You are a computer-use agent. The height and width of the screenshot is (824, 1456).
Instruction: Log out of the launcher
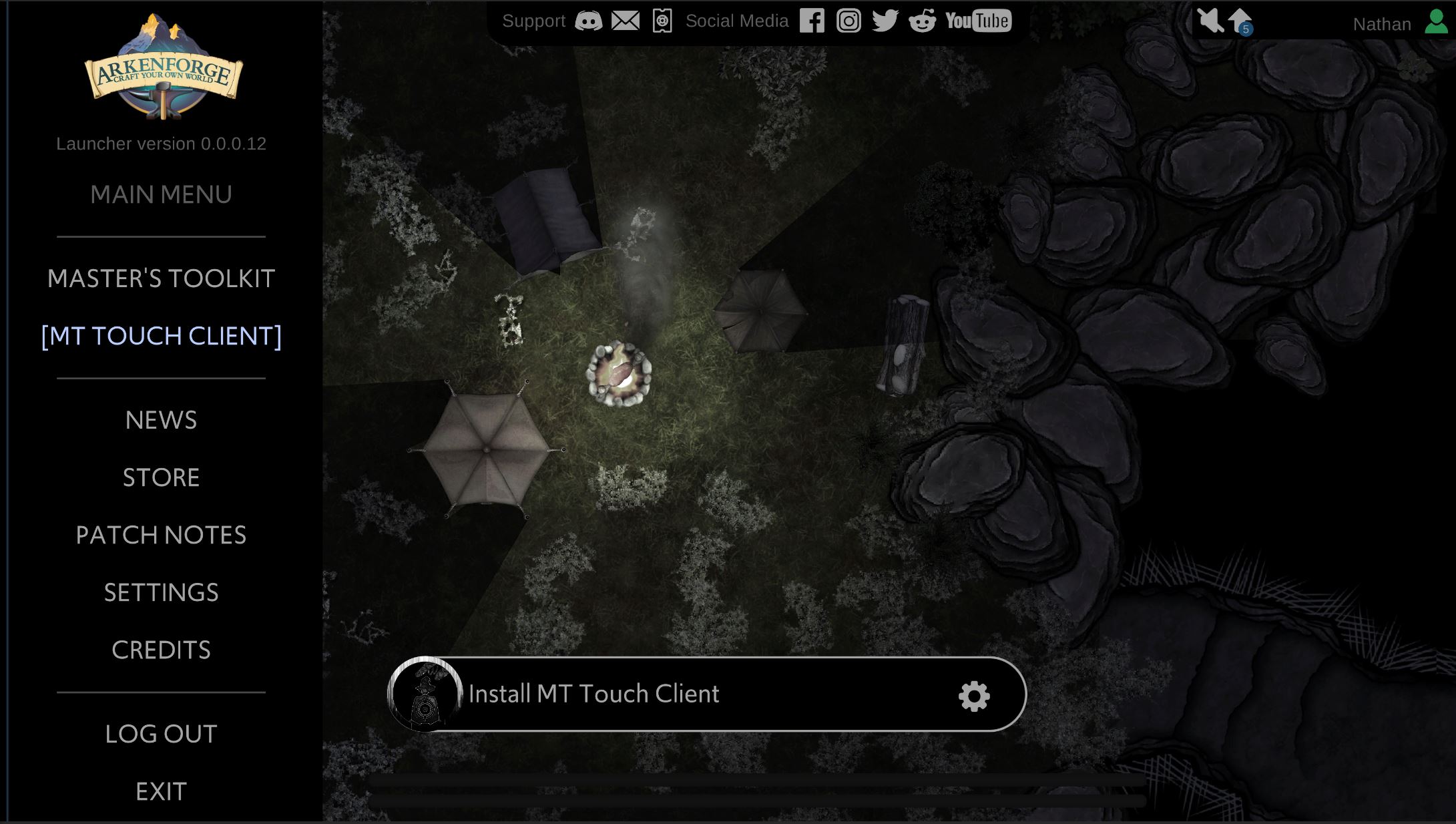tap(161, 734)
